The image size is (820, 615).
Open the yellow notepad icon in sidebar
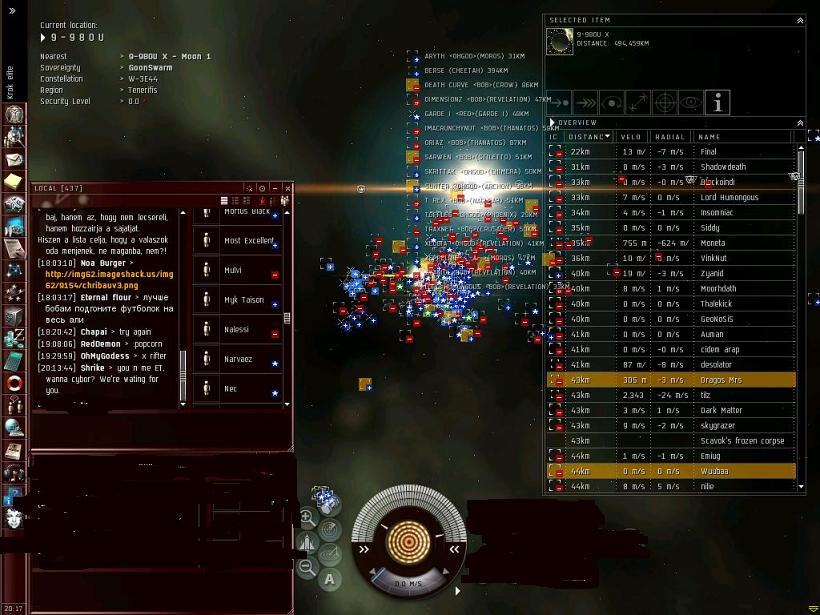click(x=13, y=181)
